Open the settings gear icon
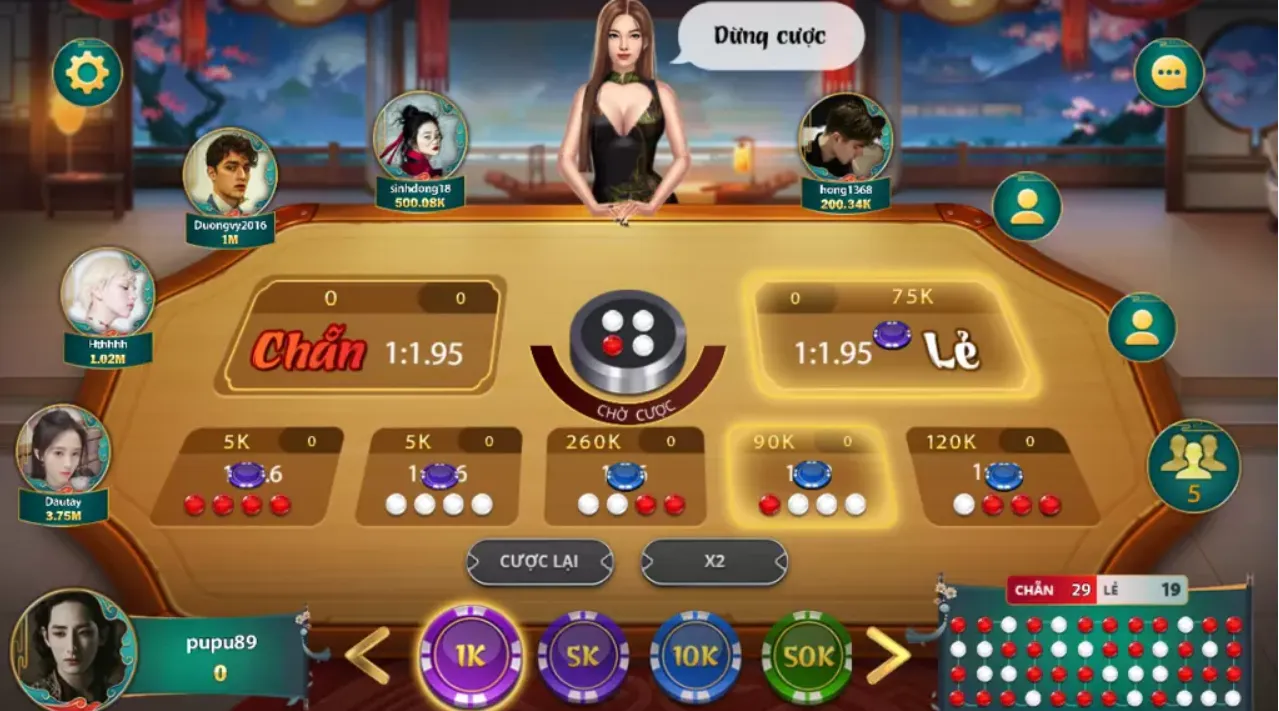This screenshot has width=1279, height=711. point(87,72)
